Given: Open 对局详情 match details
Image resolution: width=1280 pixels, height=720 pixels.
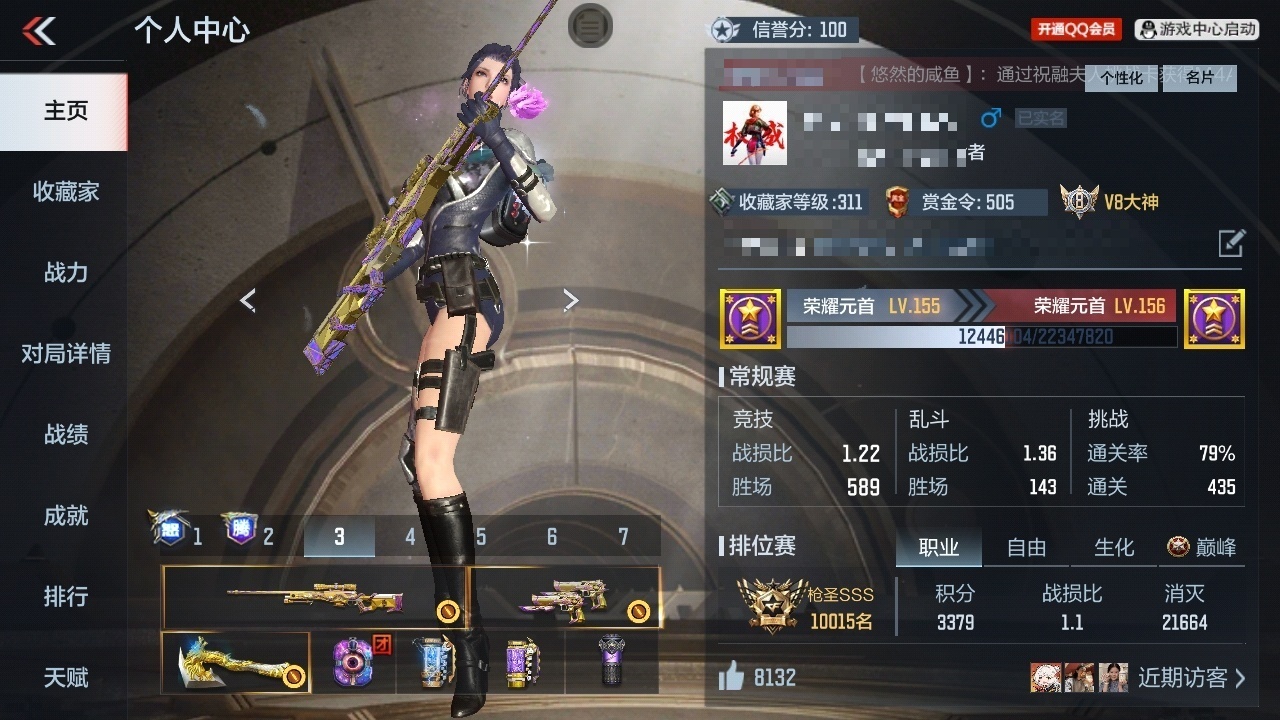Looking at the screenshot, I should [65, 354].
